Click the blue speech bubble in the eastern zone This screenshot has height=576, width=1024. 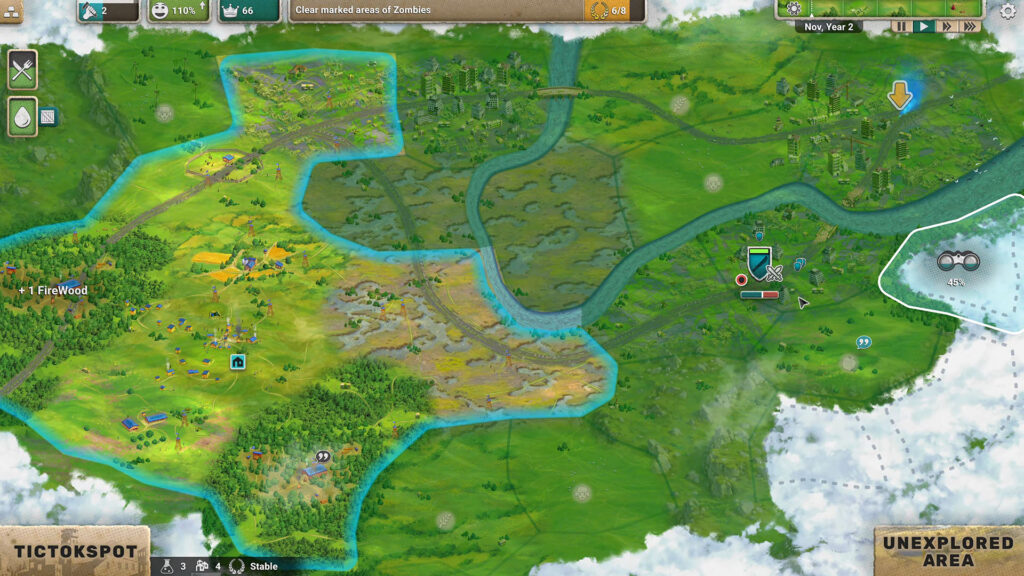[x=863, y=342]
